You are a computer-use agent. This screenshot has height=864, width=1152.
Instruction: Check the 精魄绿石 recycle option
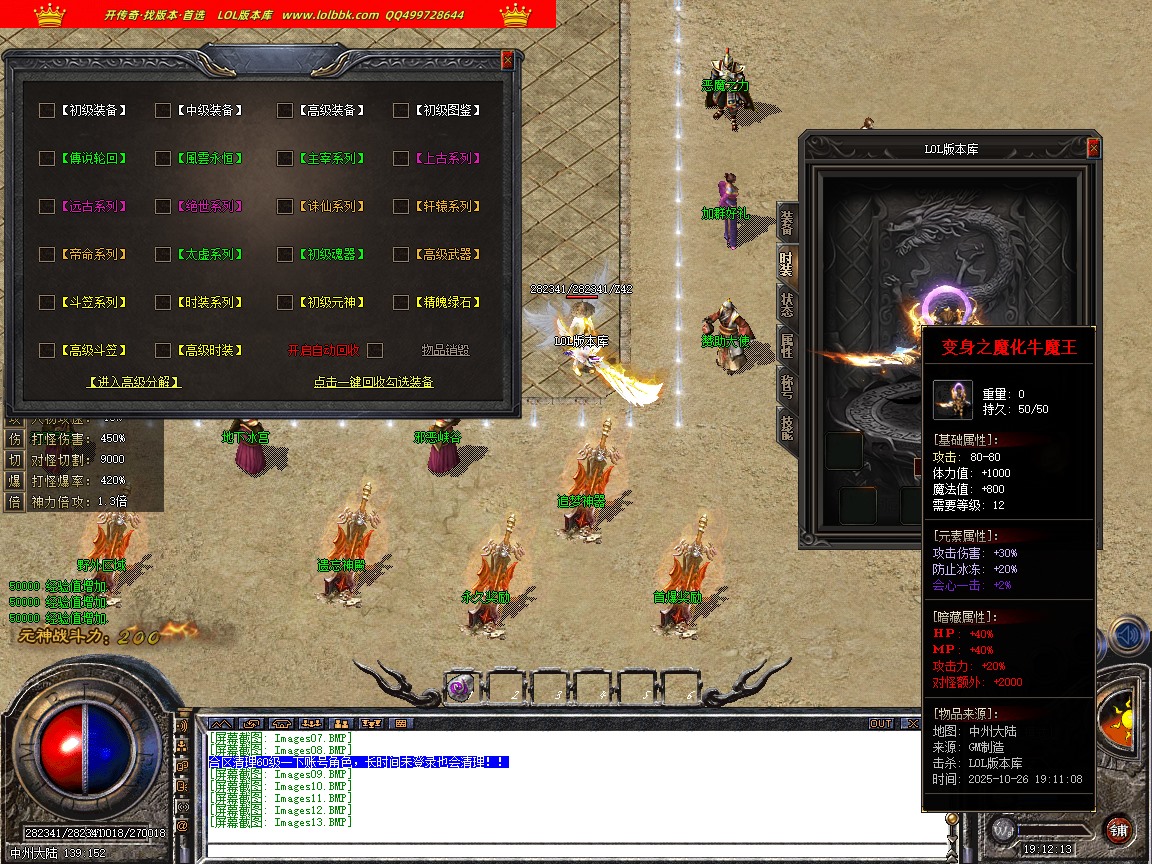(x=401, y=302)
